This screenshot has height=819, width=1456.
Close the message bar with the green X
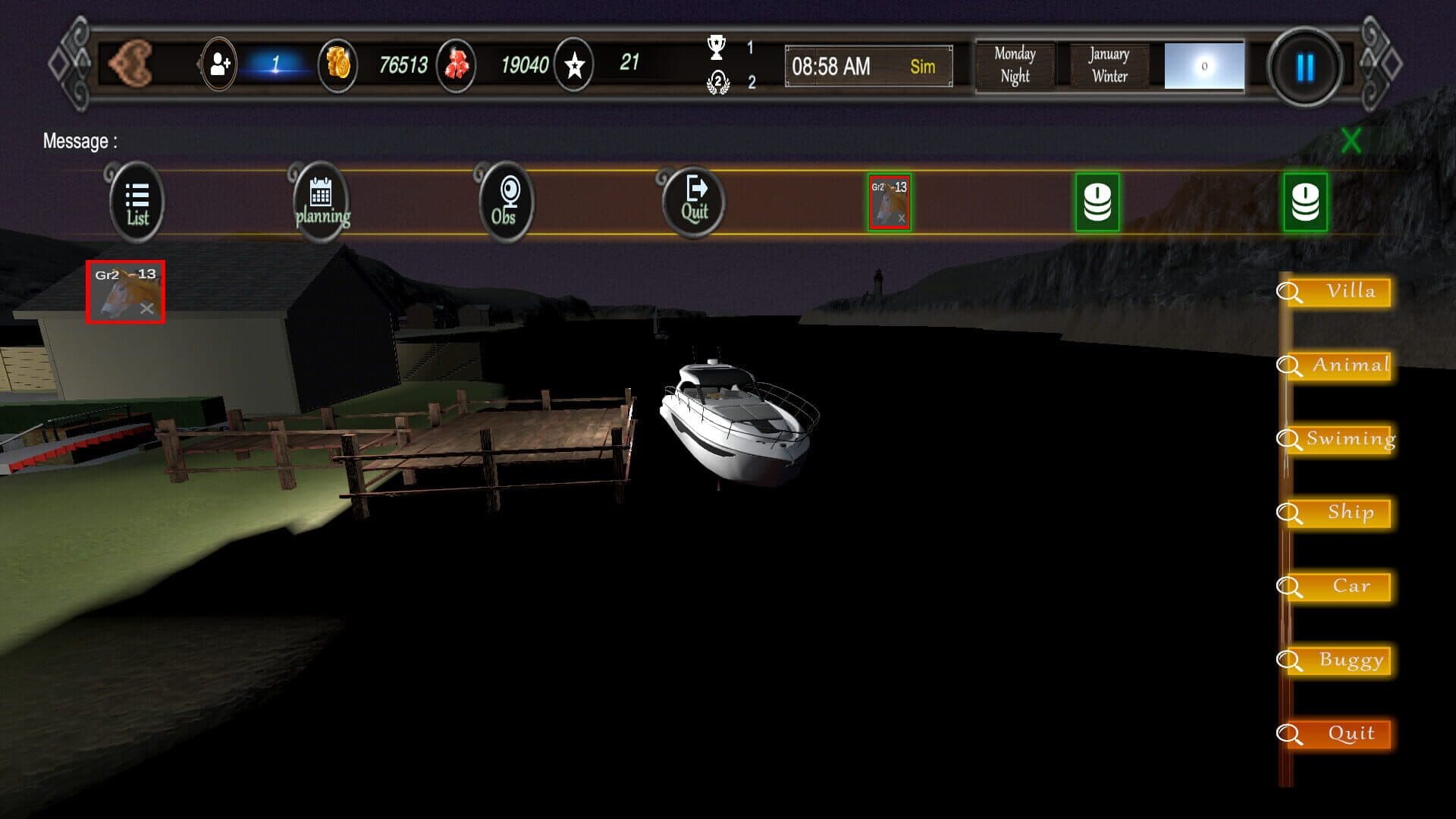[1351, 141]
